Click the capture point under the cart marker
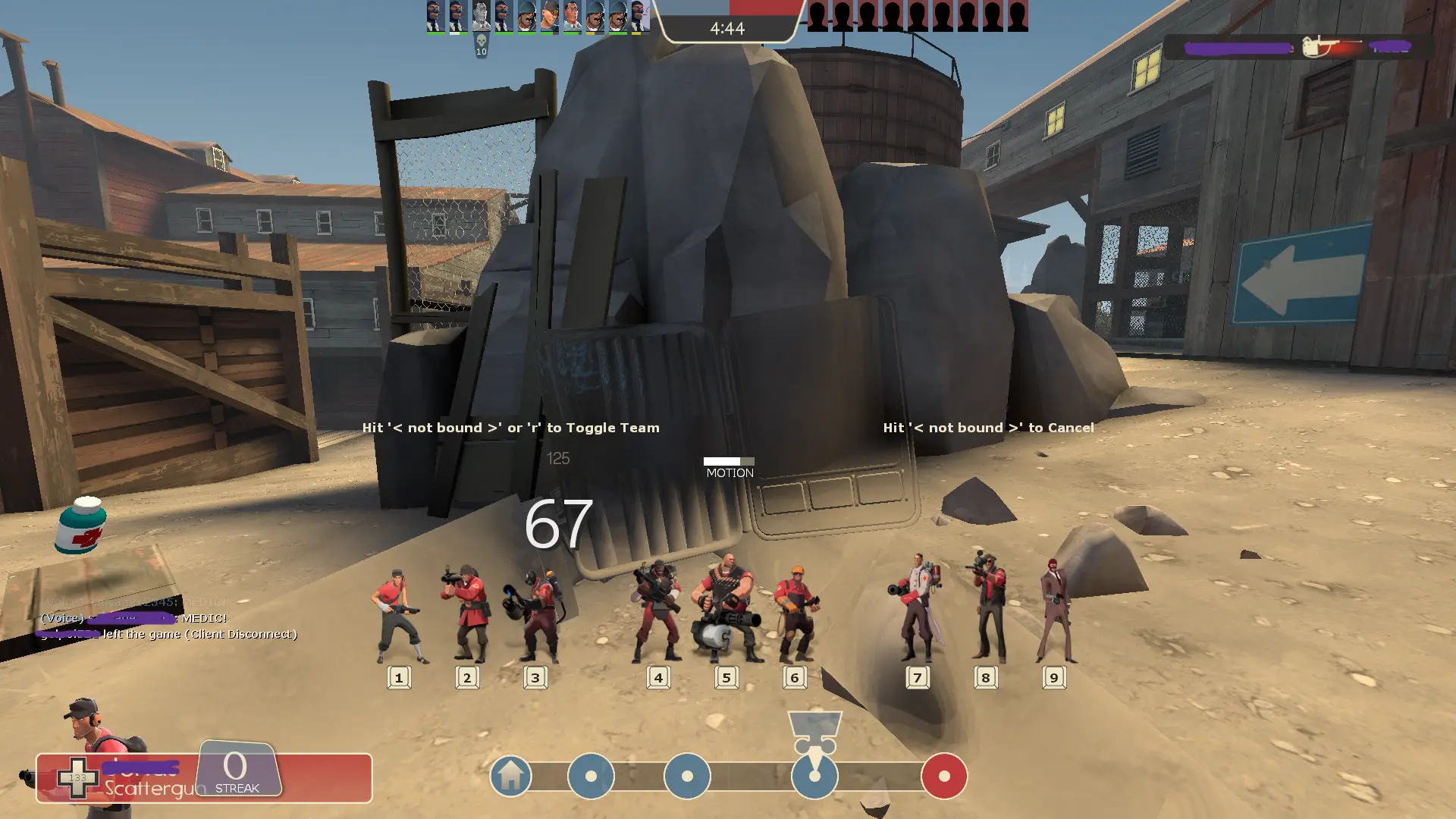Viewport: 1456px width, 819px height. pyautogui.click(x=814, y=777)
